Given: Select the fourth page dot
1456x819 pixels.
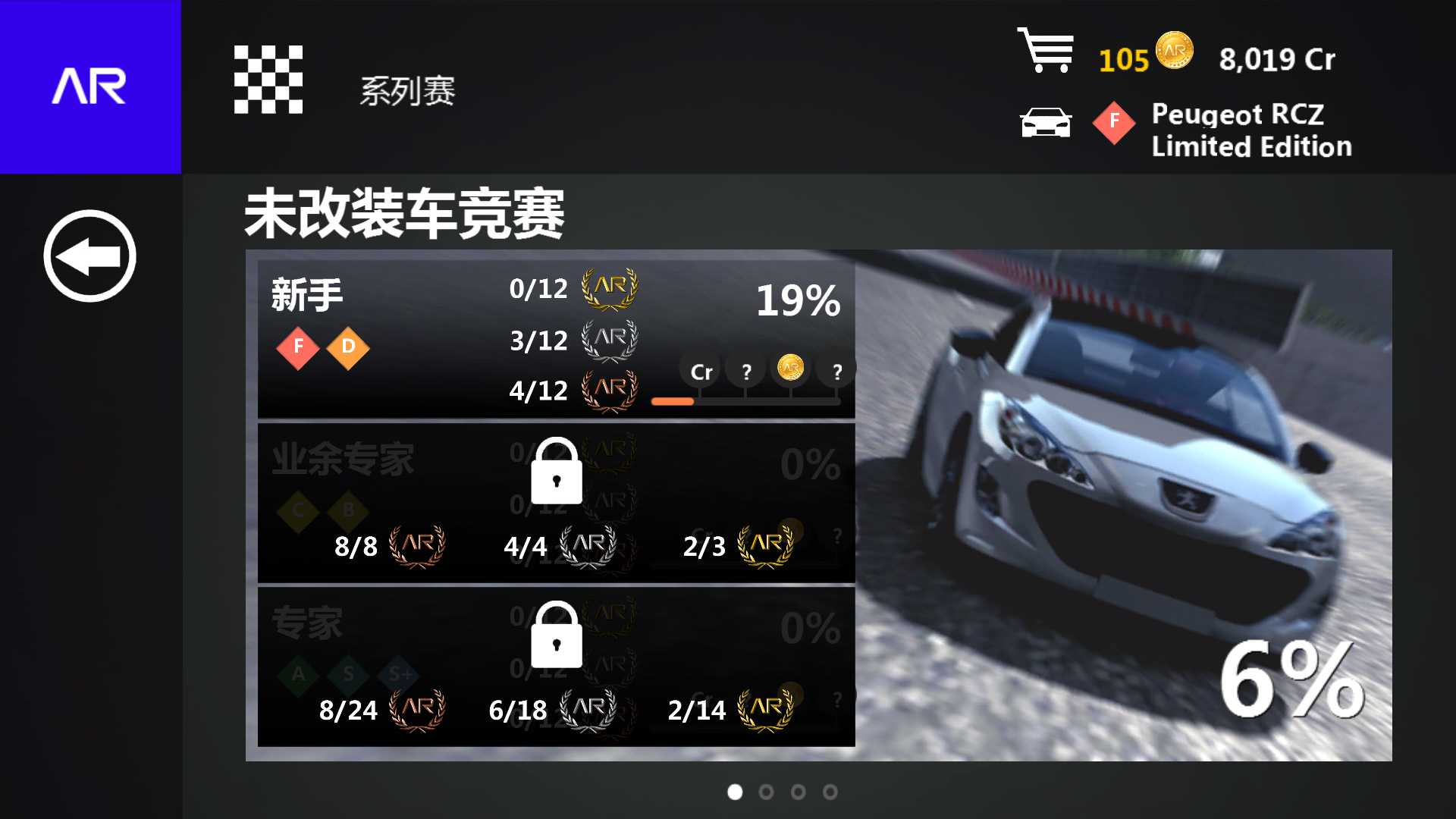Looking at the screenshot, I should 830,792.
